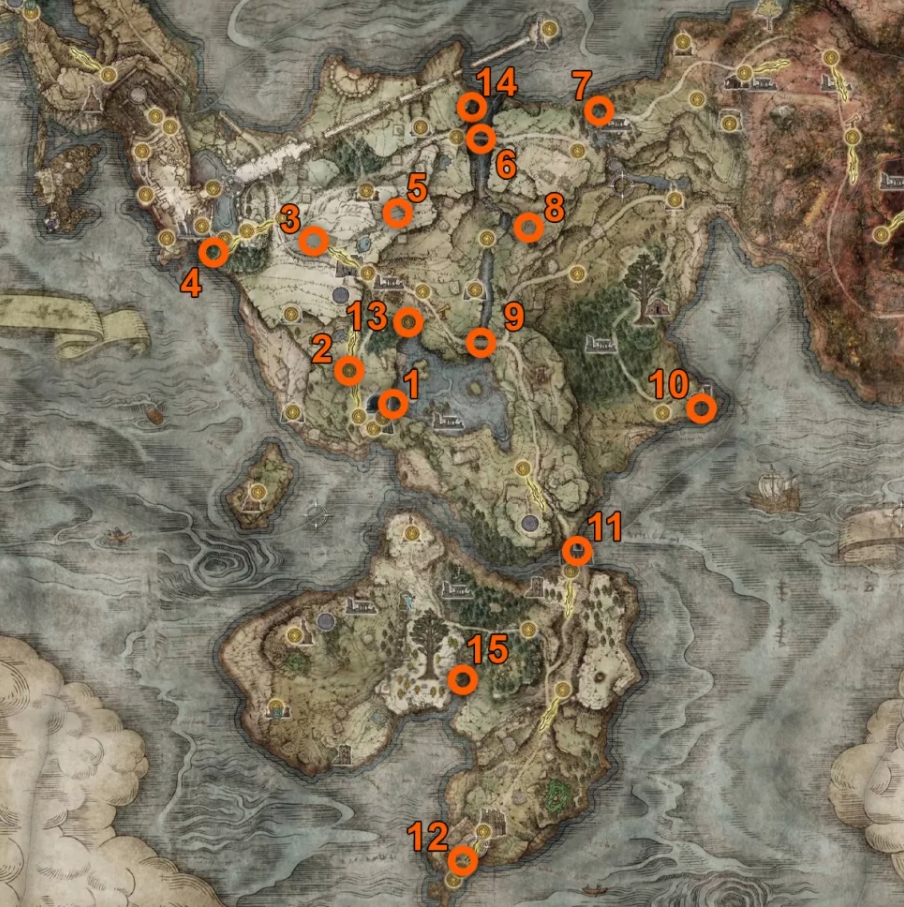
Task: Select the coastal marker numbered 4
Action: click(213, 252)
